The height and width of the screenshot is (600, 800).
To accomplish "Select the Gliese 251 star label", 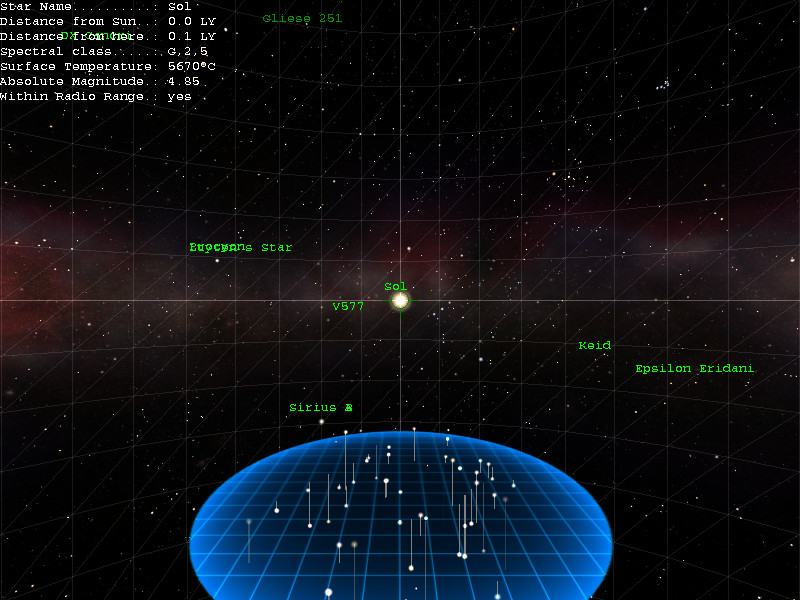I will pos(301,18).
